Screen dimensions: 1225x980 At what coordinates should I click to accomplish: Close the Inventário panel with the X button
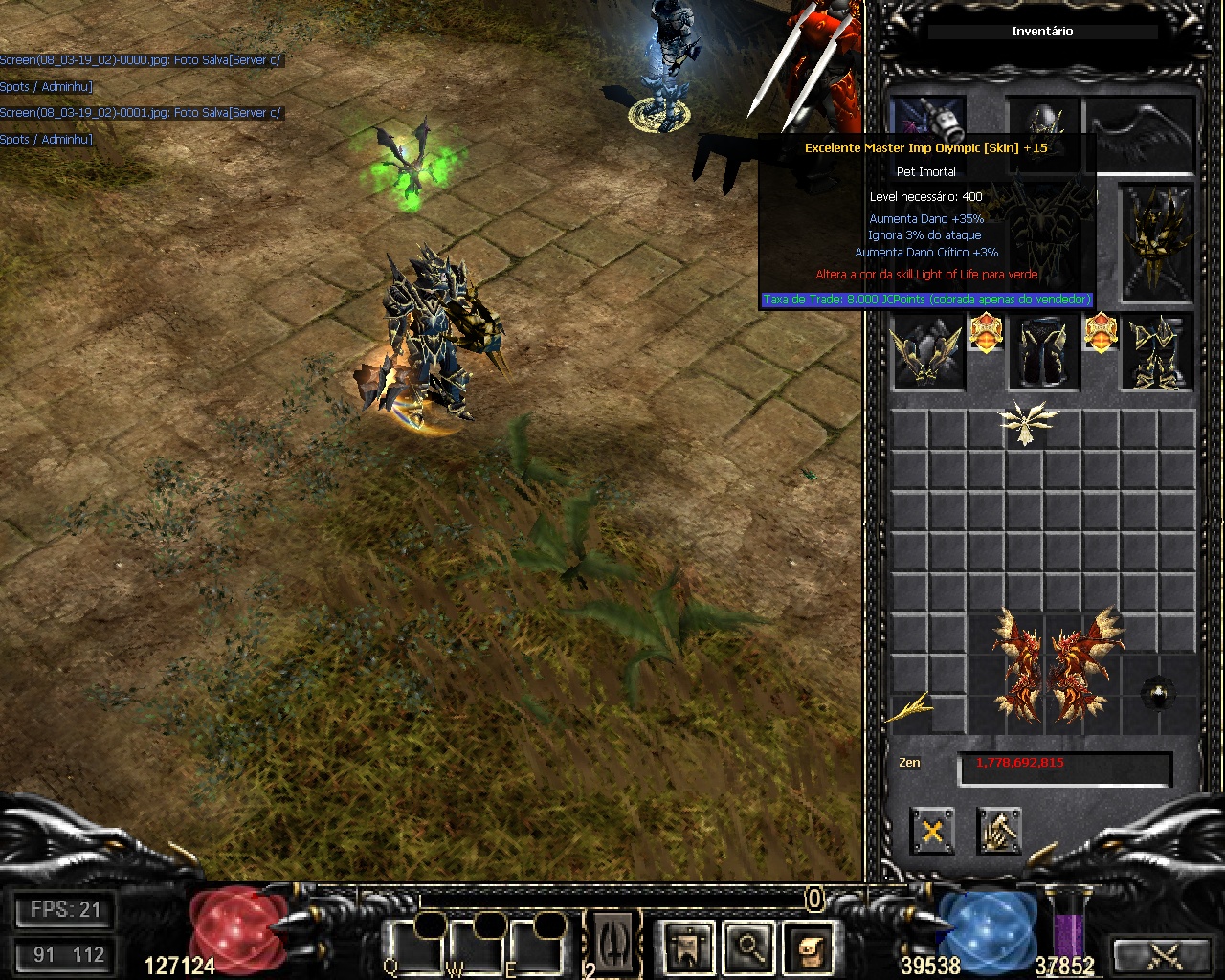(931, 831)
